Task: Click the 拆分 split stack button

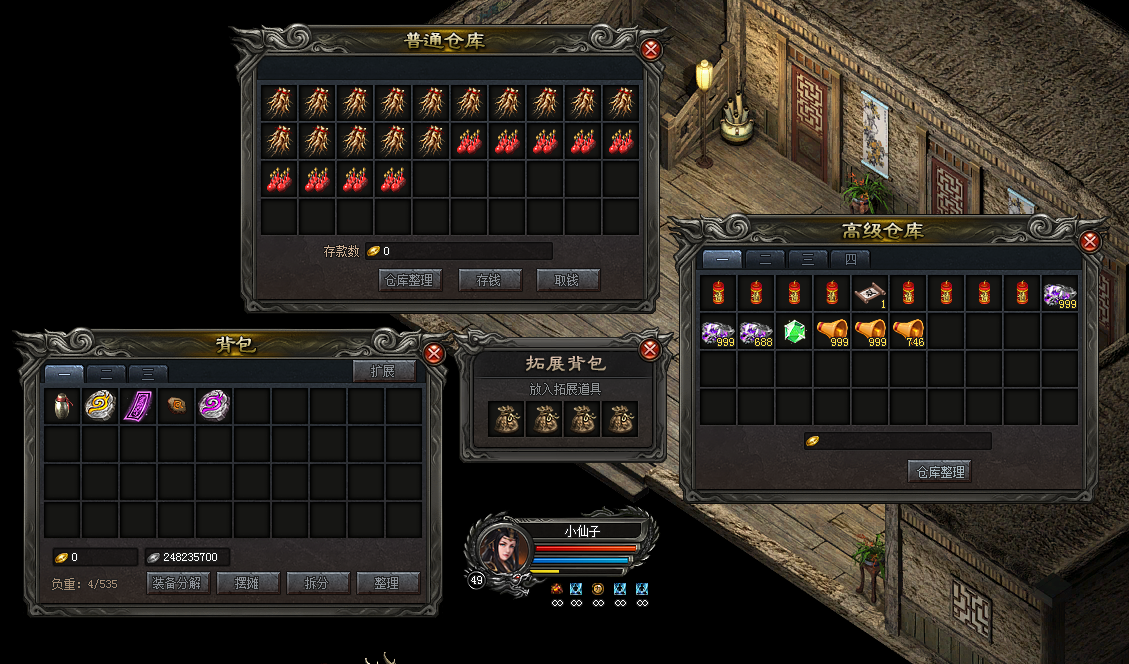Action: pos(317,583)
